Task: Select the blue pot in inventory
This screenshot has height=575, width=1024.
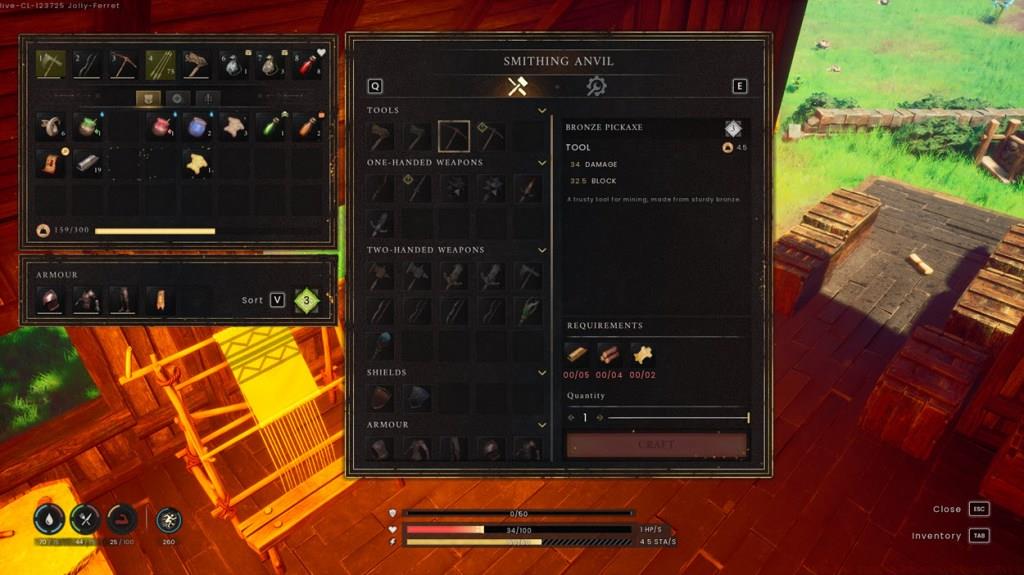Action: point(197,126)
